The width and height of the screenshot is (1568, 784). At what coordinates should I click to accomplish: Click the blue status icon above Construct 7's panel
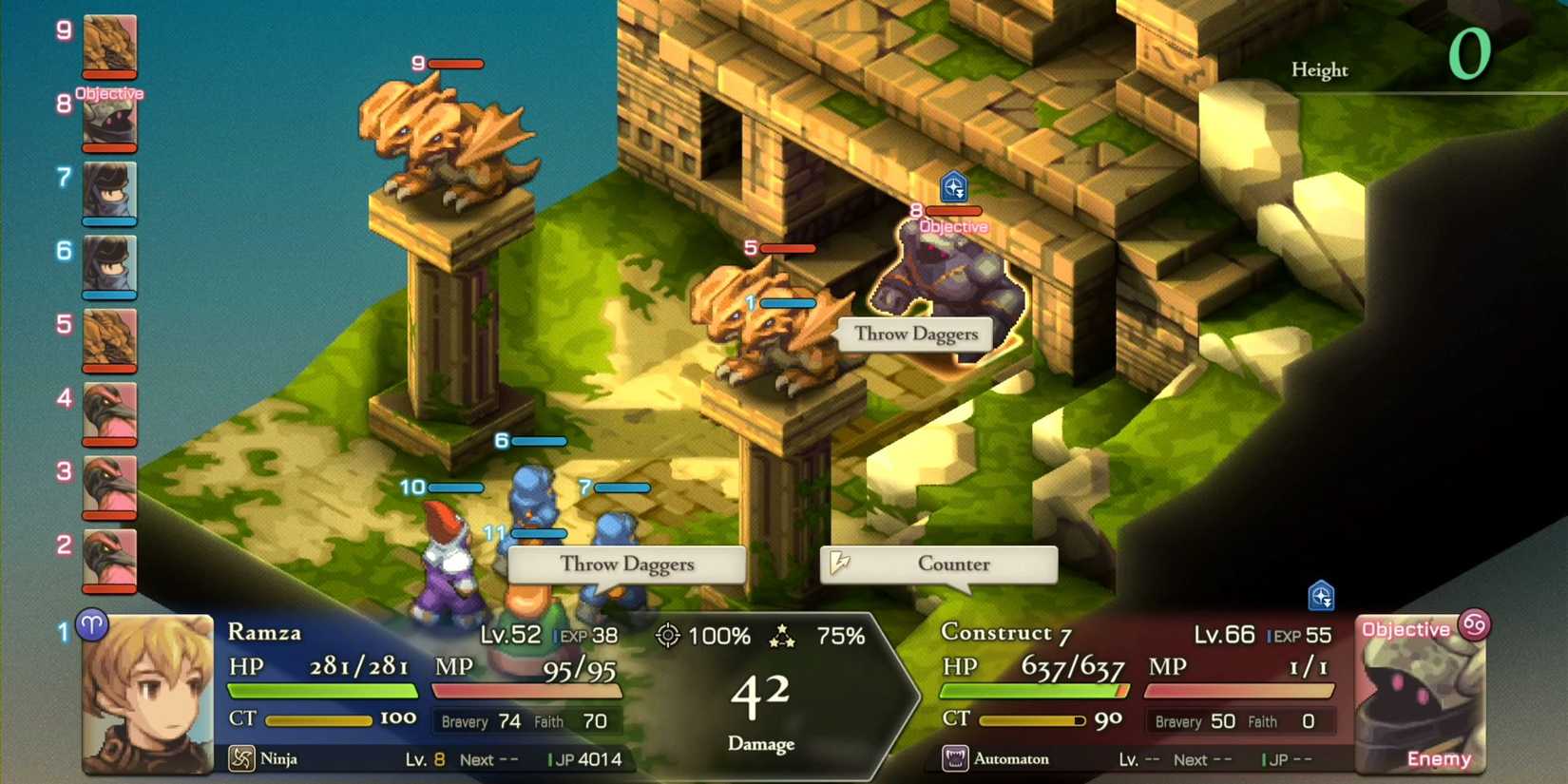[x=1321, y=596]
